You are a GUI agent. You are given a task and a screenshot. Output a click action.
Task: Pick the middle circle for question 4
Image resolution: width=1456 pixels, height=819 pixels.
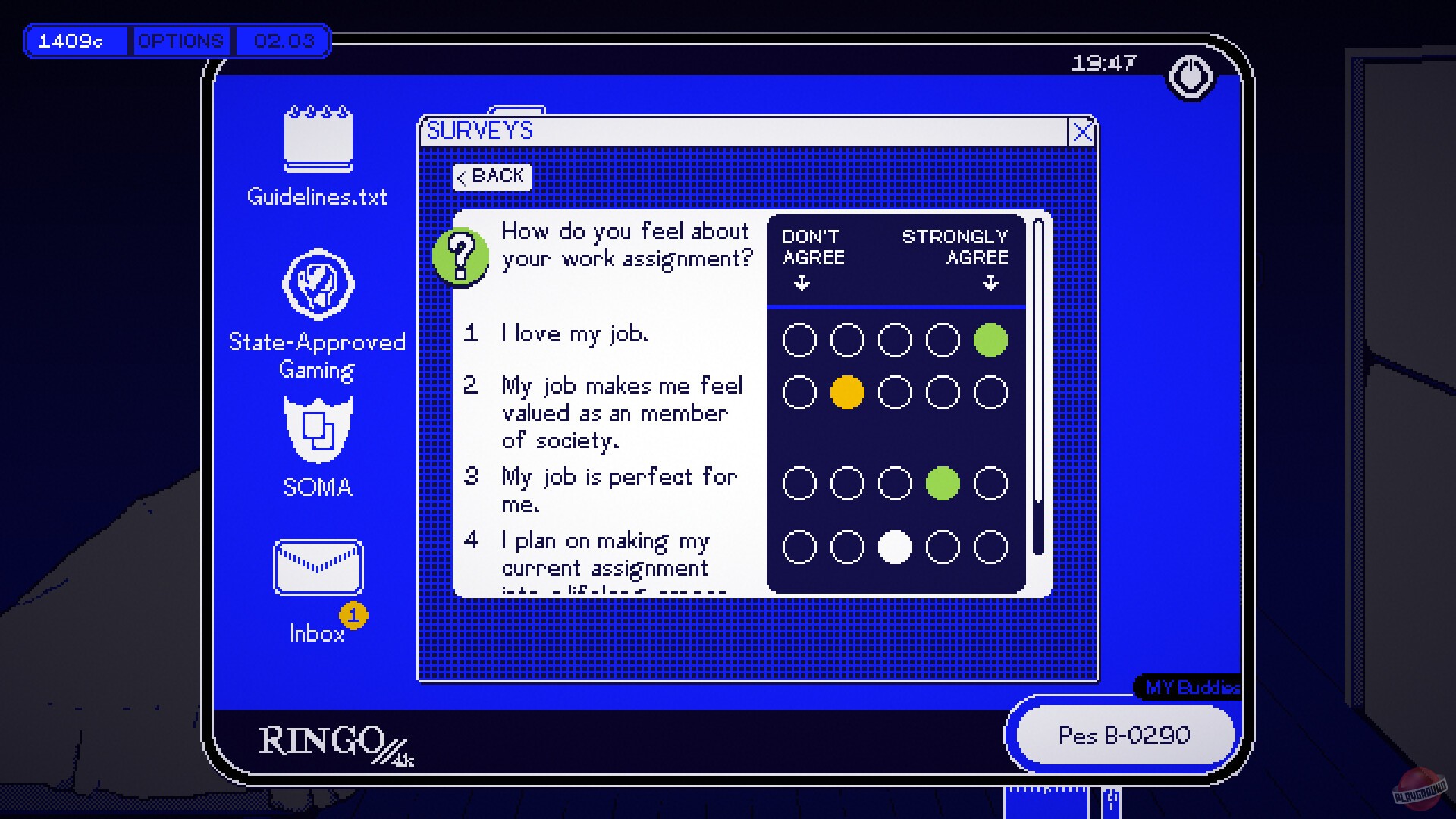coord(895,546)
